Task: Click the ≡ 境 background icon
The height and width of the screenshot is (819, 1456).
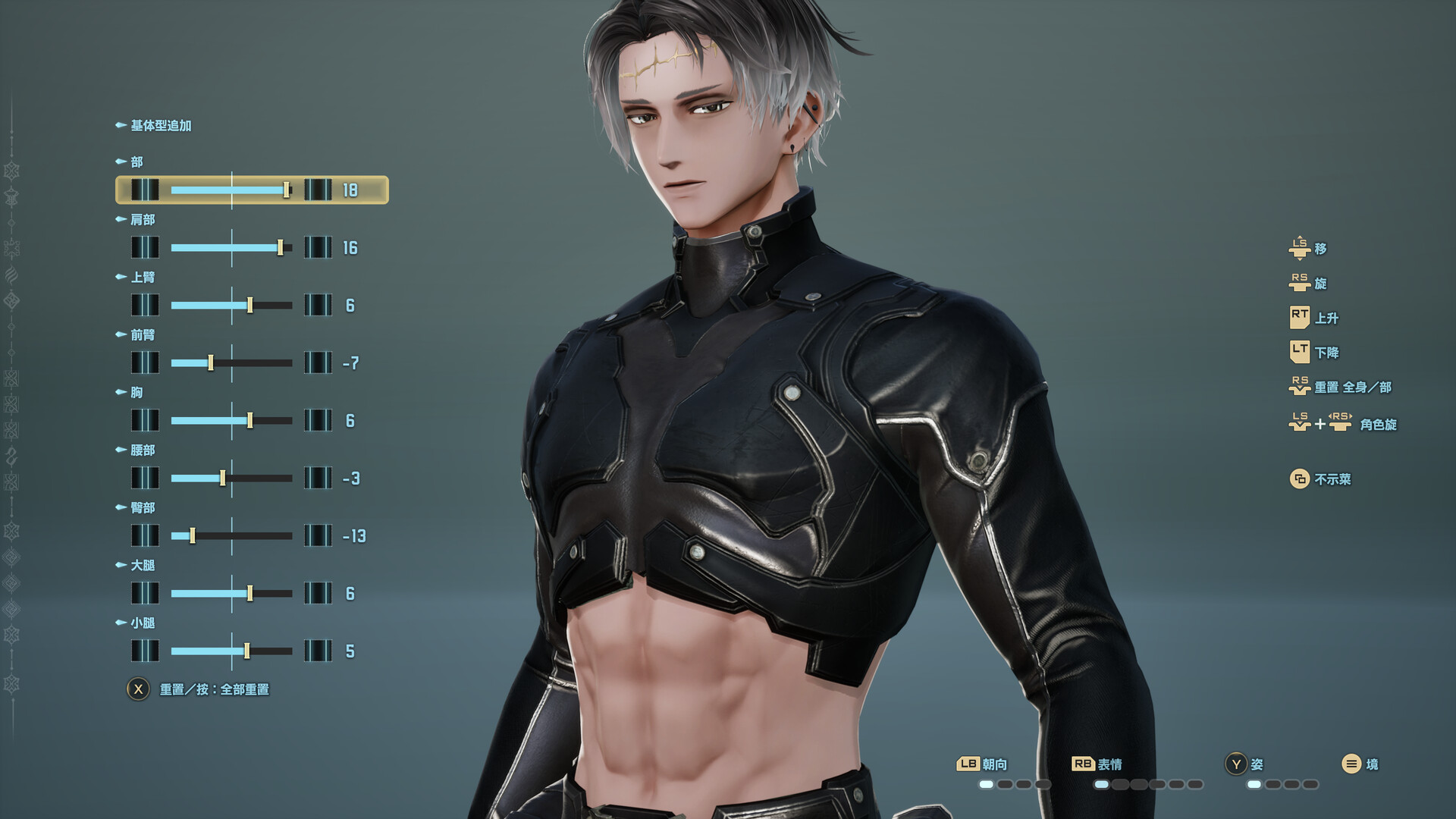Action: 1351,764
